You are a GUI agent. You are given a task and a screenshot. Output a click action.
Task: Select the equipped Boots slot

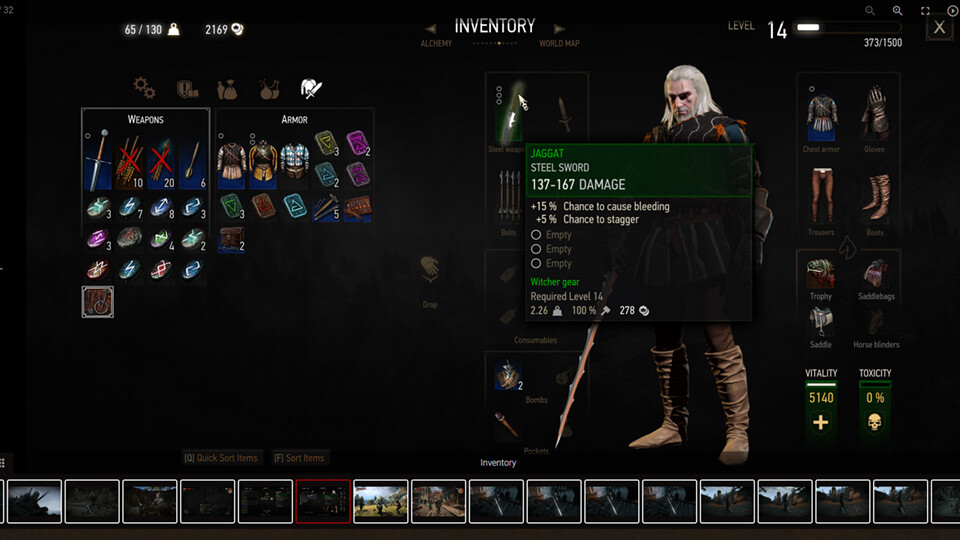point(874,197)
